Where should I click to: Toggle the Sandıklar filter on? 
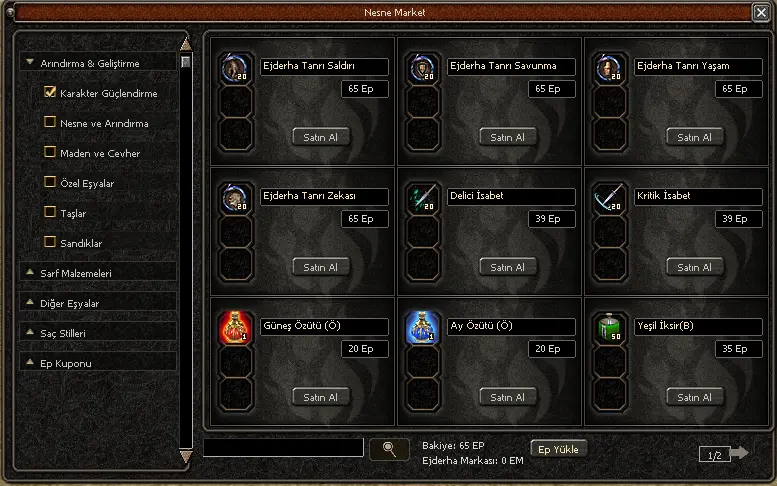point(50,242)
